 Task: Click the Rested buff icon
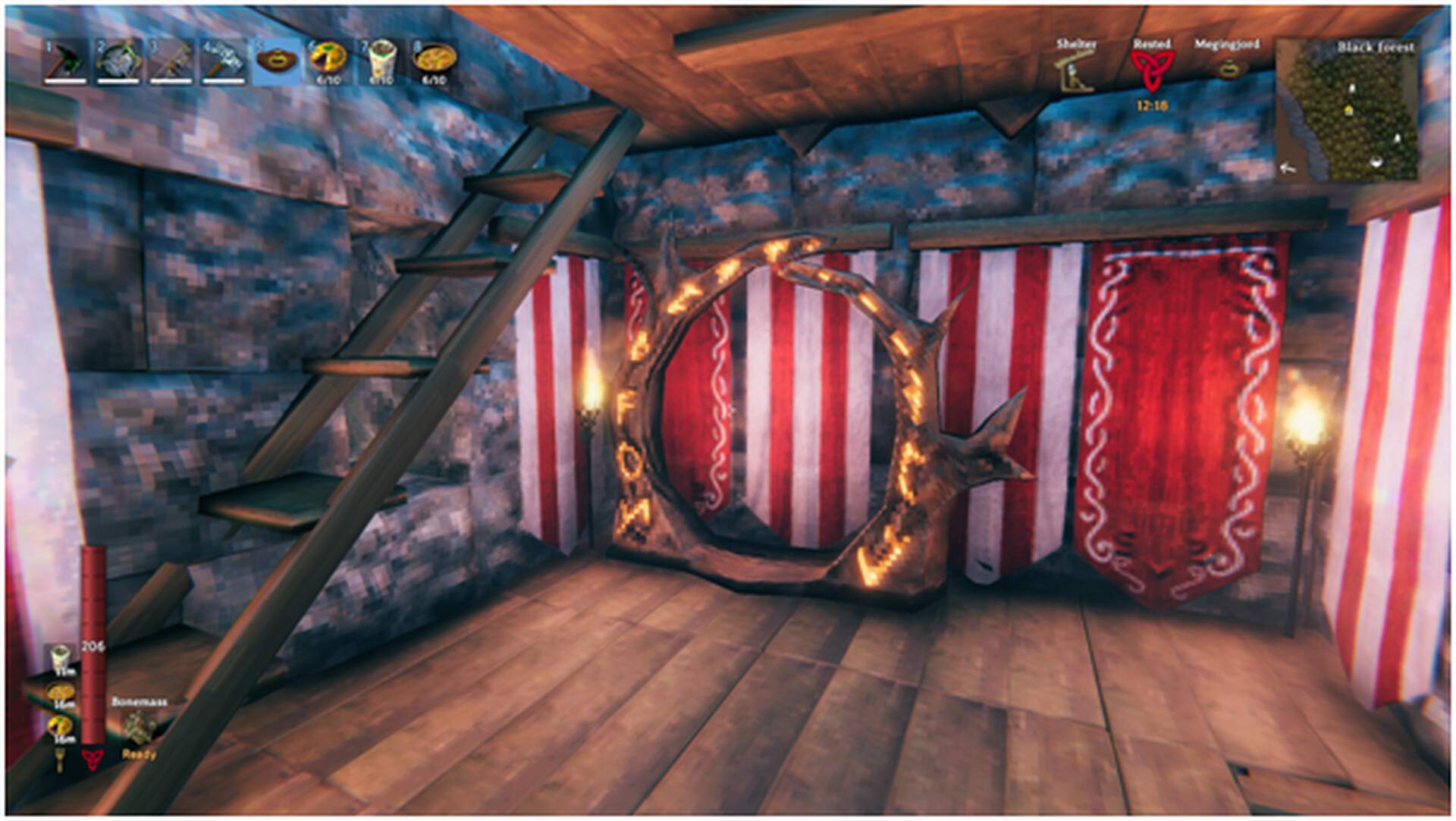click(1153, 68)
